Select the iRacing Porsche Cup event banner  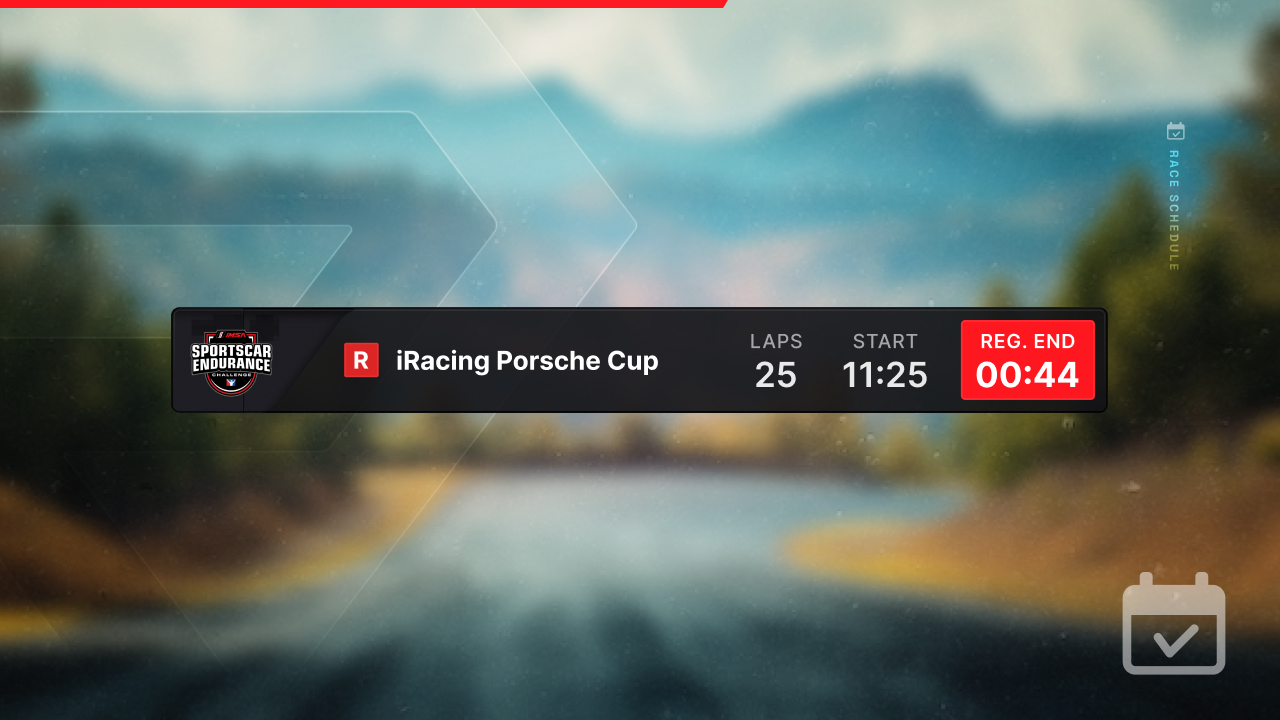tap(640, 360)
